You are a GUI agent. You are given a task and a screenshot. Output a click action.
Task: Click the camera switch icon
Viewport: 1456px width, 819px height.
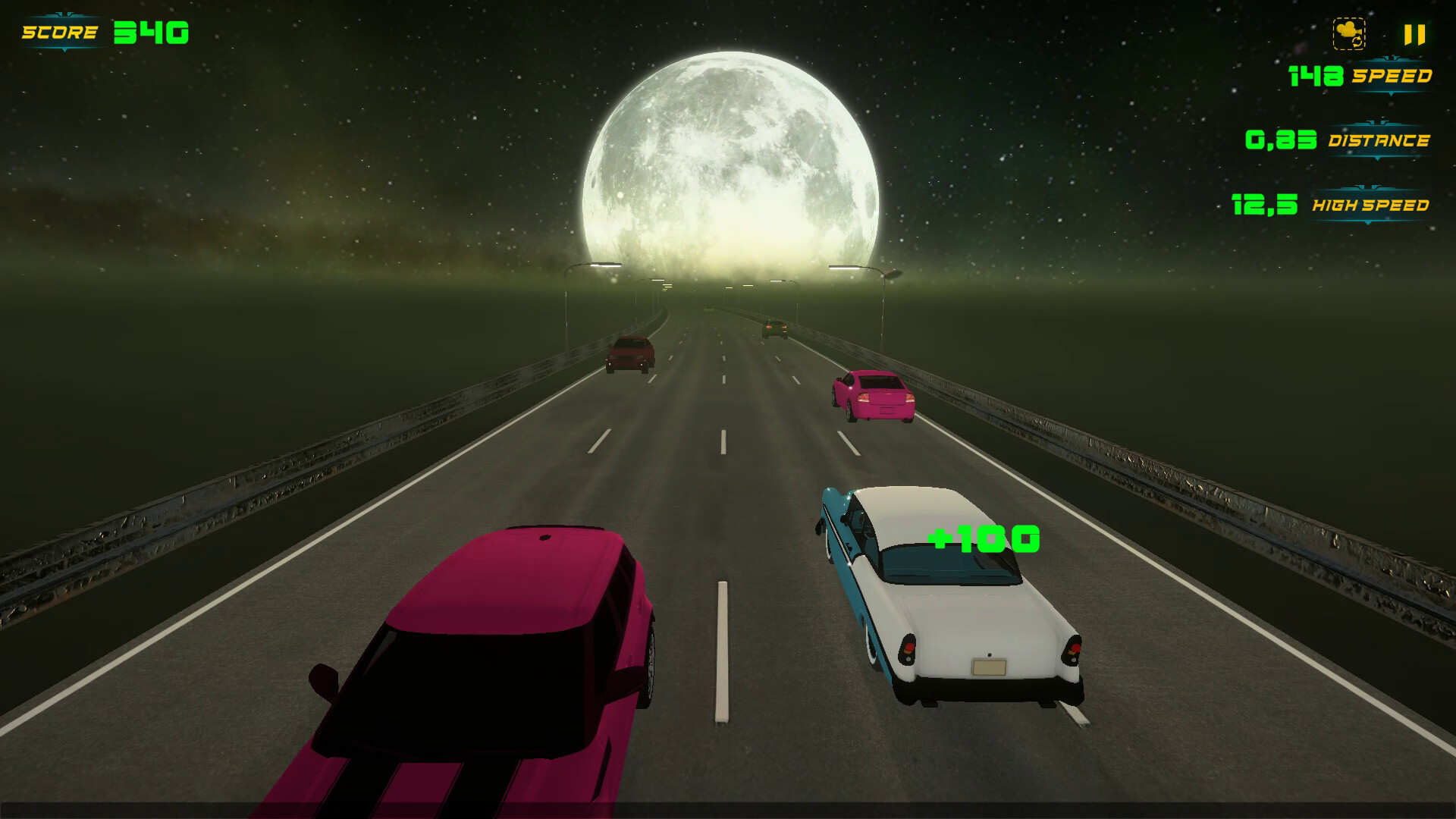pyautogui.click(x=1349, y=33)
